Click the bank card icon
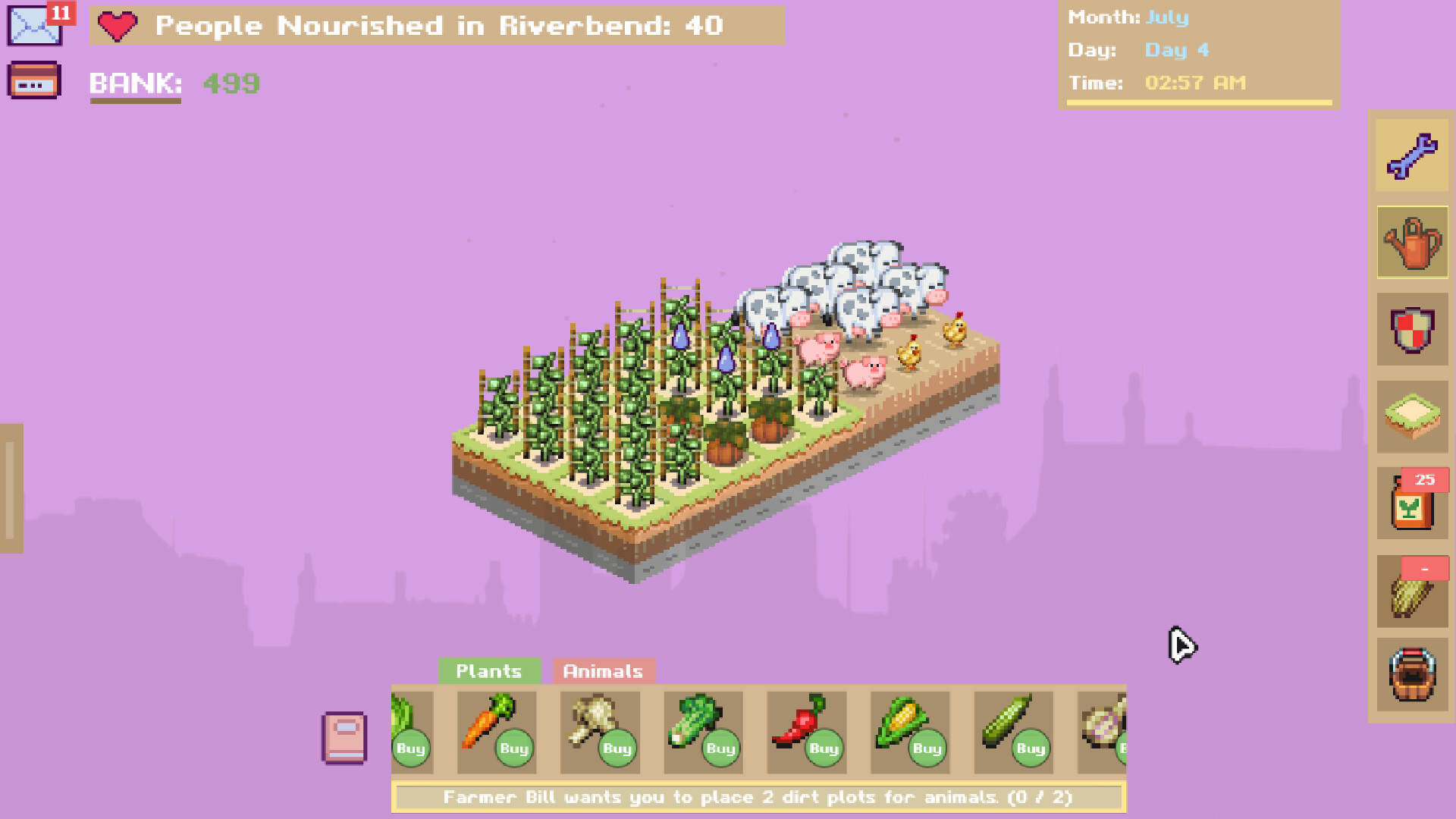This screenshot has width=1456, height=819. tap(34, 81)
